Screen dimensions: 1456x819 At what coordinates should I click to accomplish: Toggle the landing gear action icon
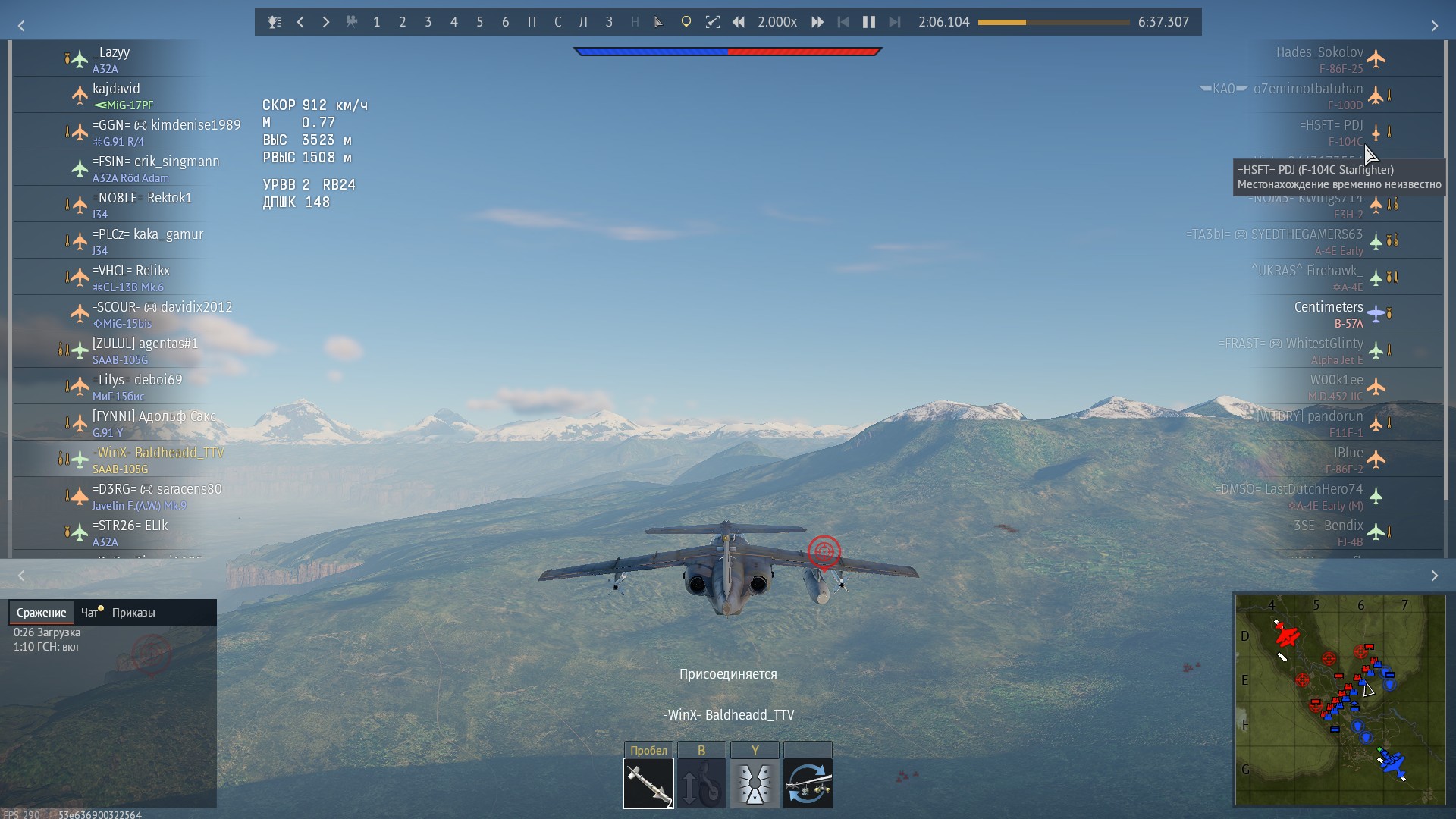click(x=701, y=783)
